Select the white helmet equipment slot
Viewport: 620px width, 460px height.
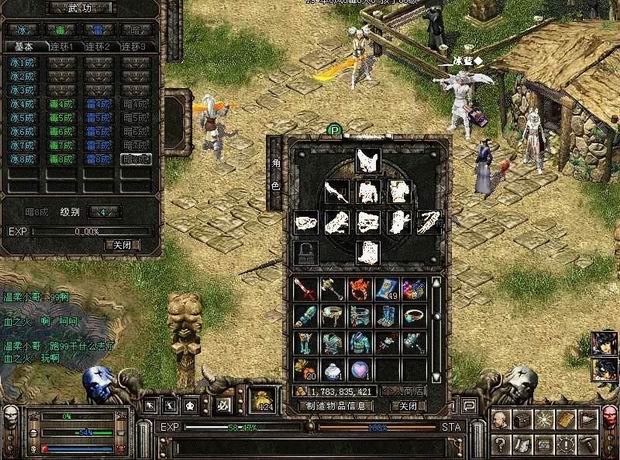pos(367,160)
